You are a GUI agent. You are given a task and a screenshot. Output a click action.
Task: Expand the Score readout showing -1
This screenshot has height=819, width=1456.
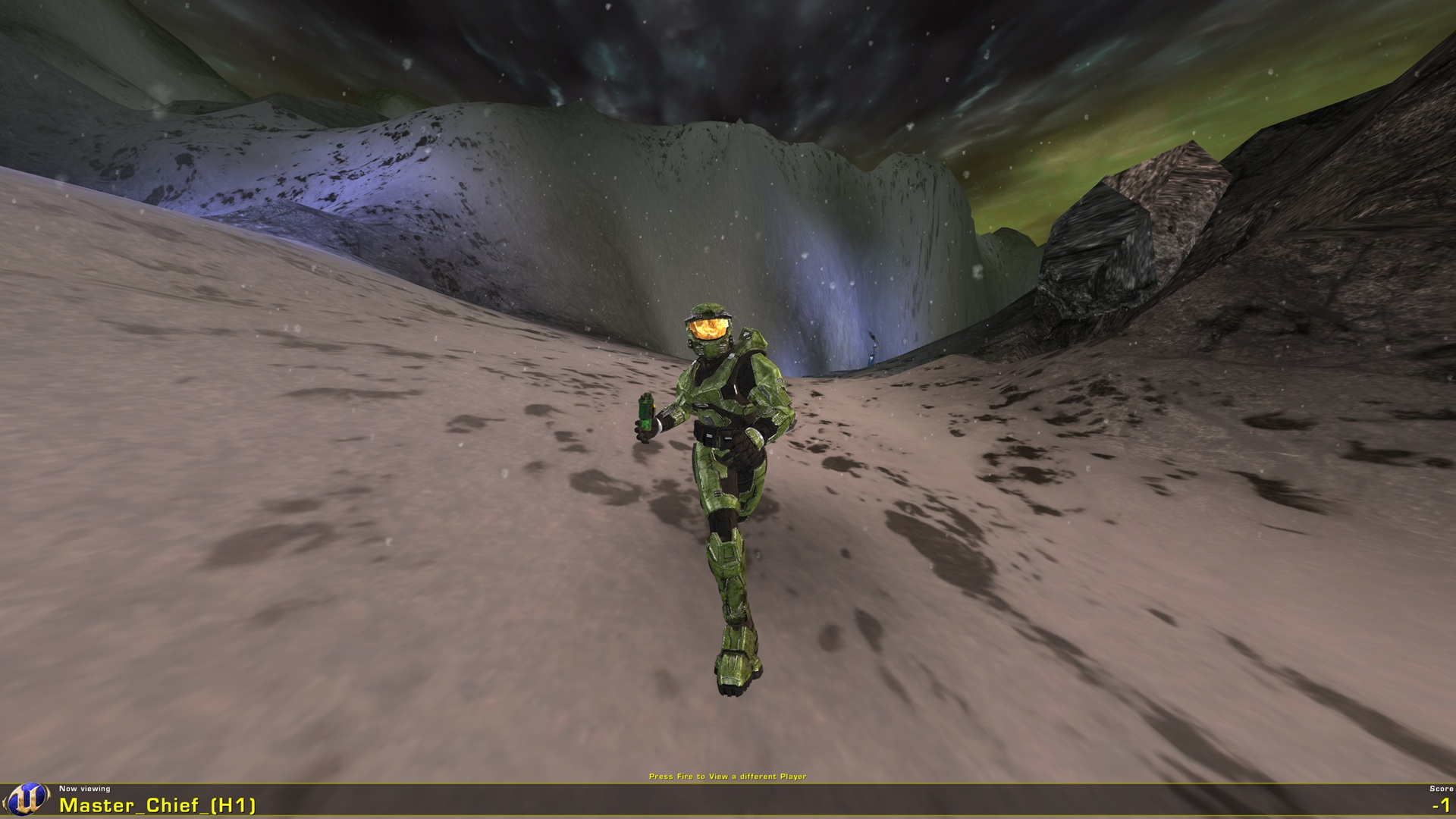pyautogui.click(x=1436, y=805)
